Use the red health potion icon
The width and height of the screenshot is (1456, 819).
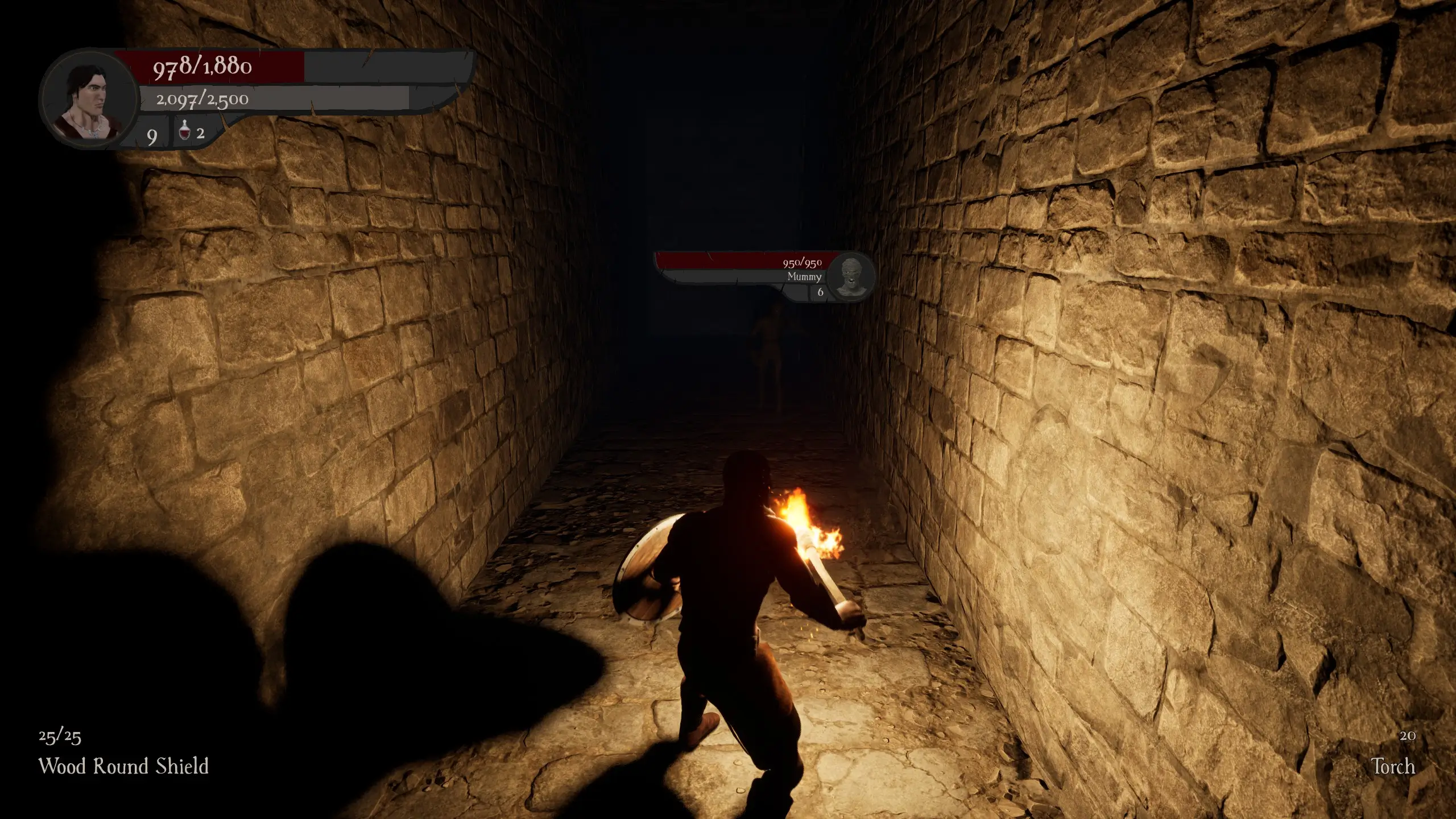(x=184, y=133)
